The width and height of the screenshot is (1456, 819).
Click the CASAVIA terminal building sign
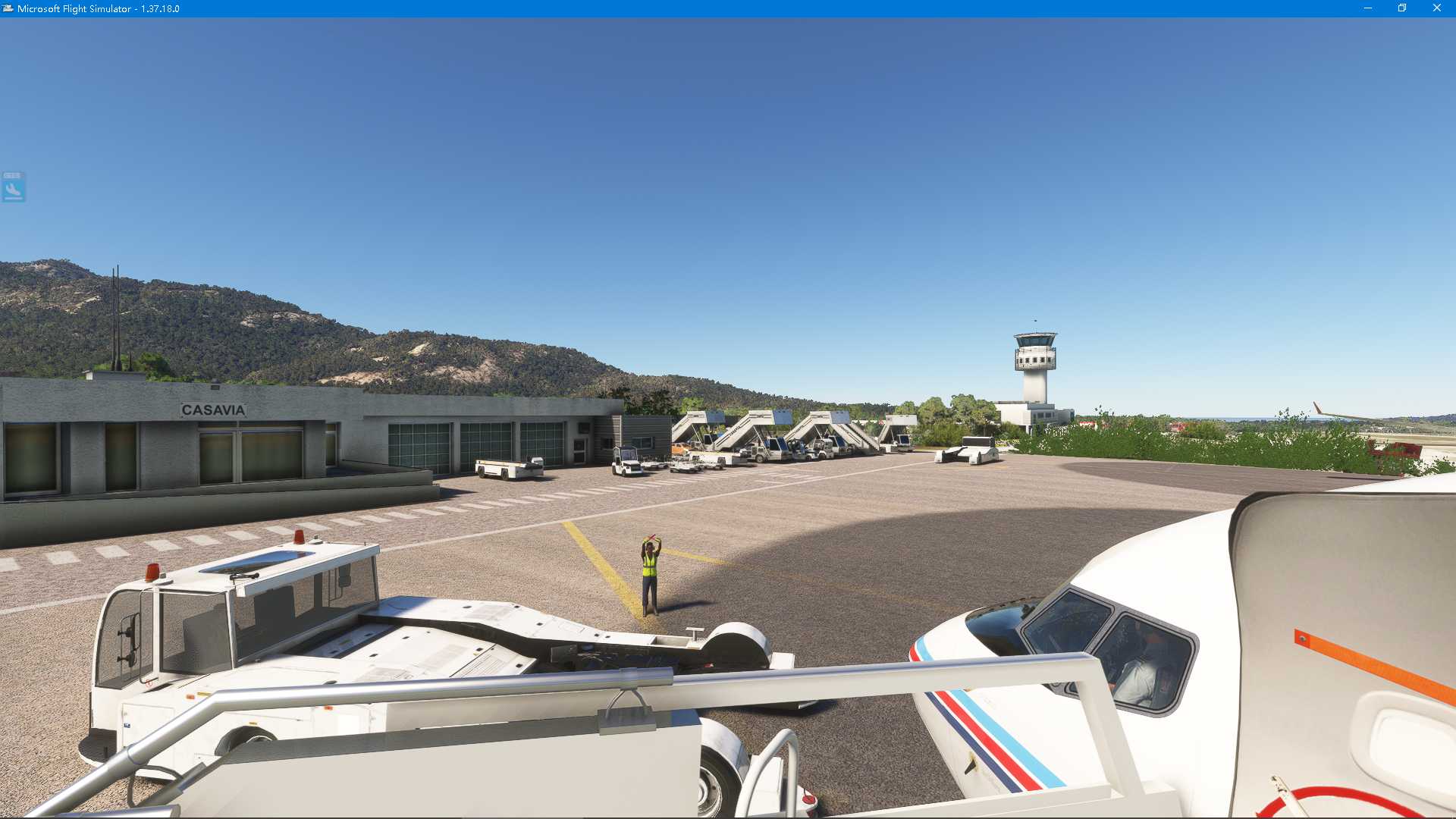[213, 409]
